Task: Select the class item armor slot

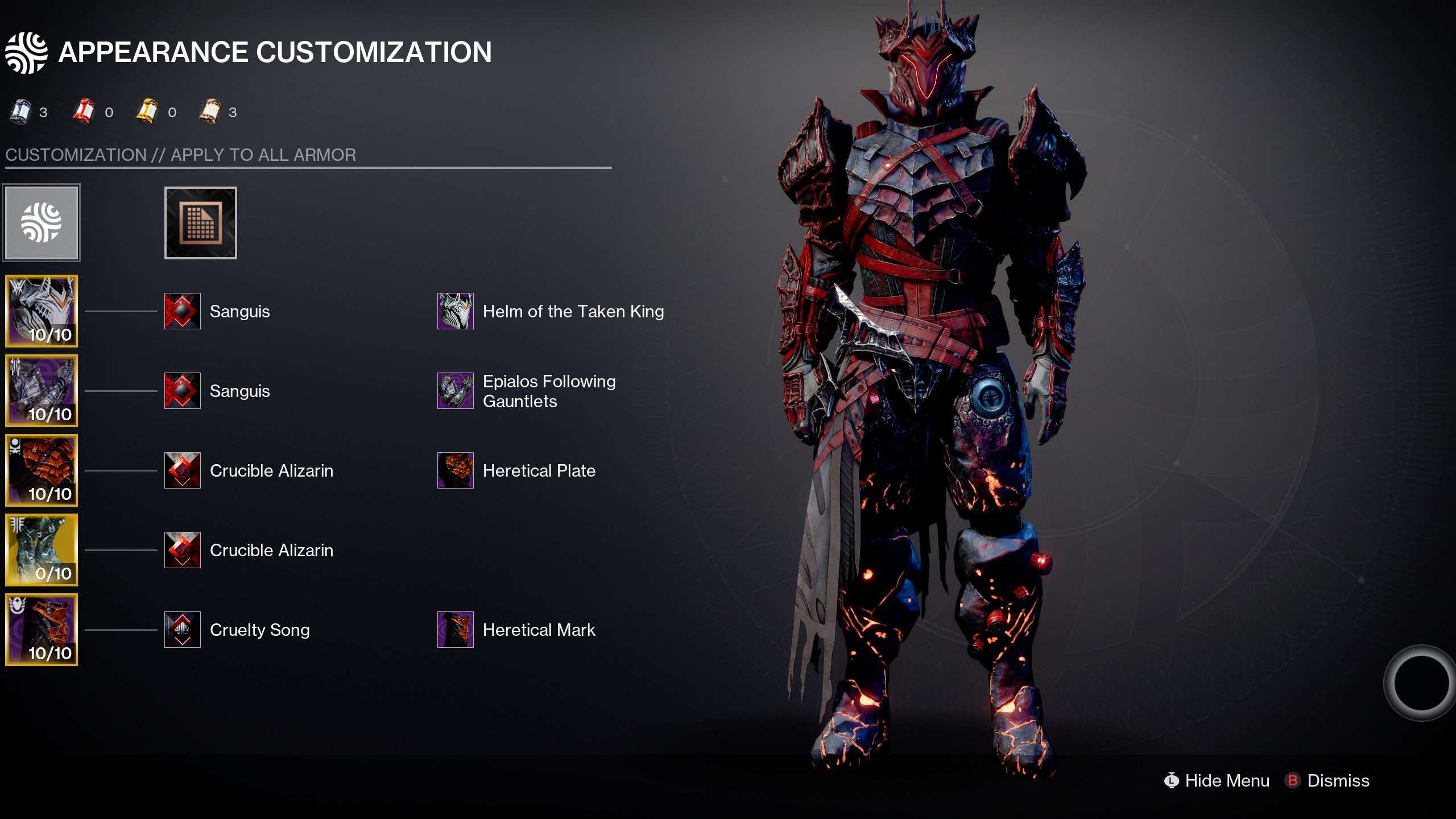Action: (x=42, y=630)
